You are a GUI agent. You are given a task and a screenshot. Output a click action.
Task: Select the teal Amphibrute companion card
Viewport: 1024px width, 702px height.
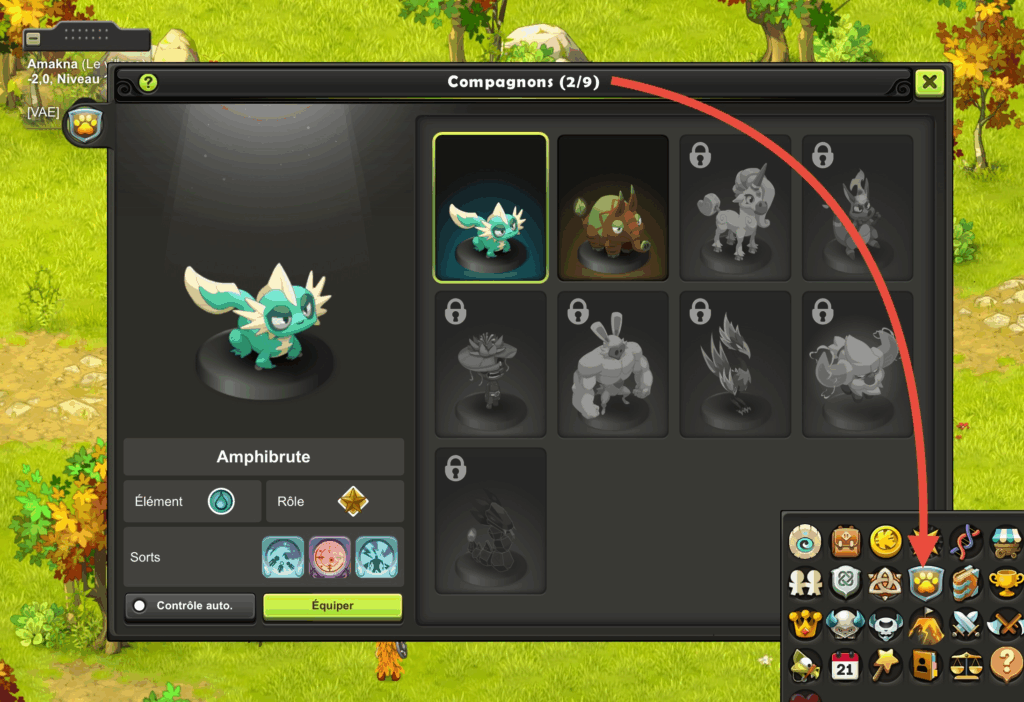[x=490, y=207]
